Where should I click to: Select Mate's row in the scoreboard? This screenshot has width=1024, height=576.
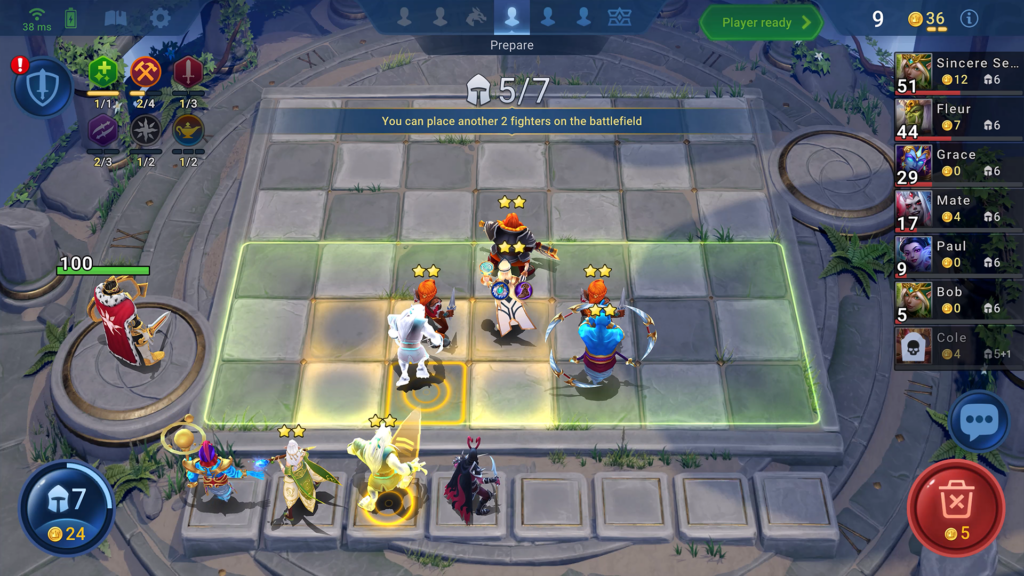958,210
